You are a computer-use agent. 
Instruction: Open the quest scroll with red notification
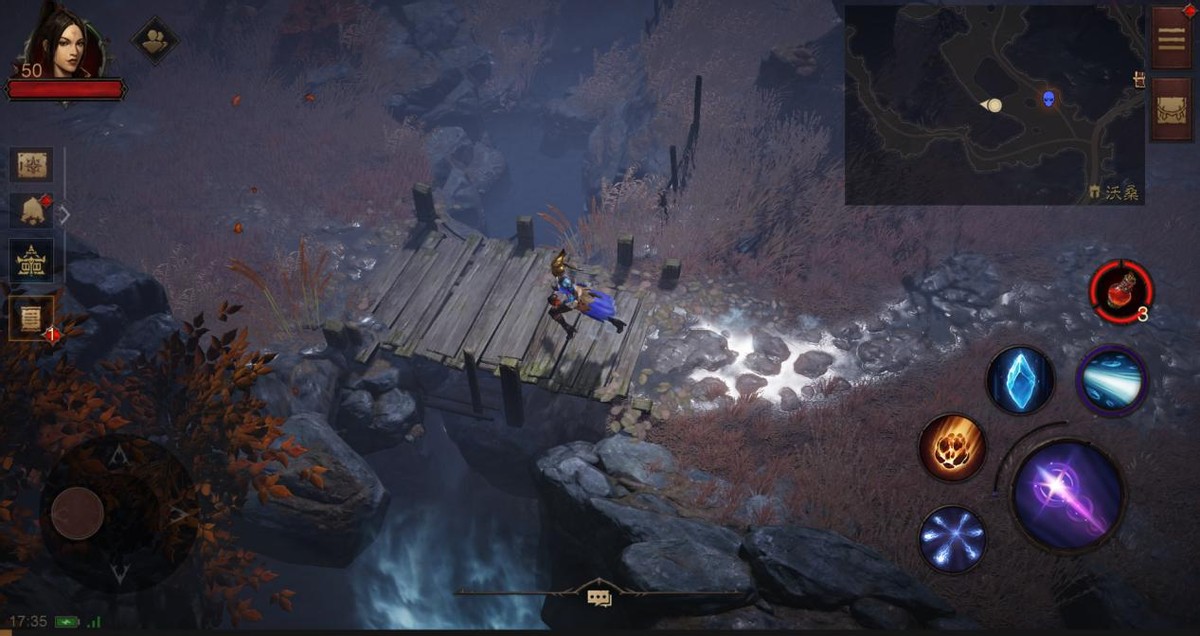(32, 318)
